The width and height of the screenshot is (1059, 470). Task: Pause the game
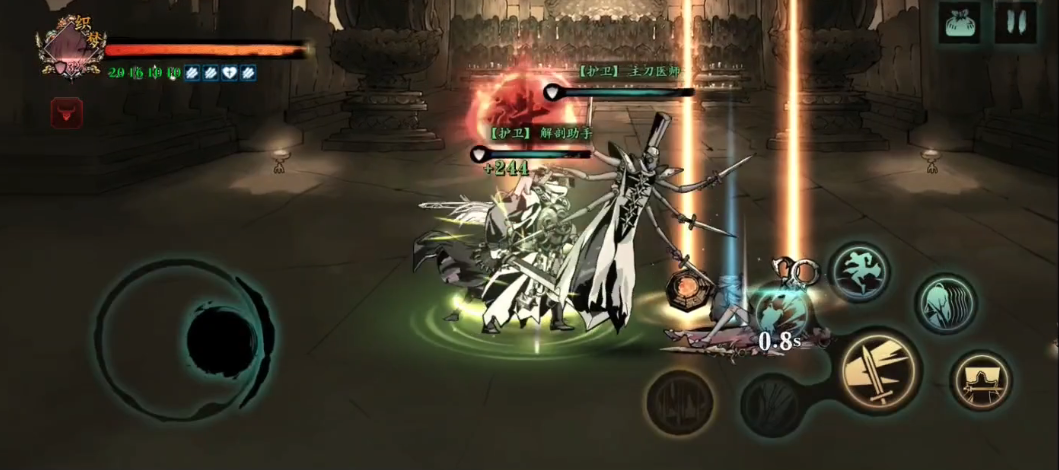click(x=1015, y=22)
